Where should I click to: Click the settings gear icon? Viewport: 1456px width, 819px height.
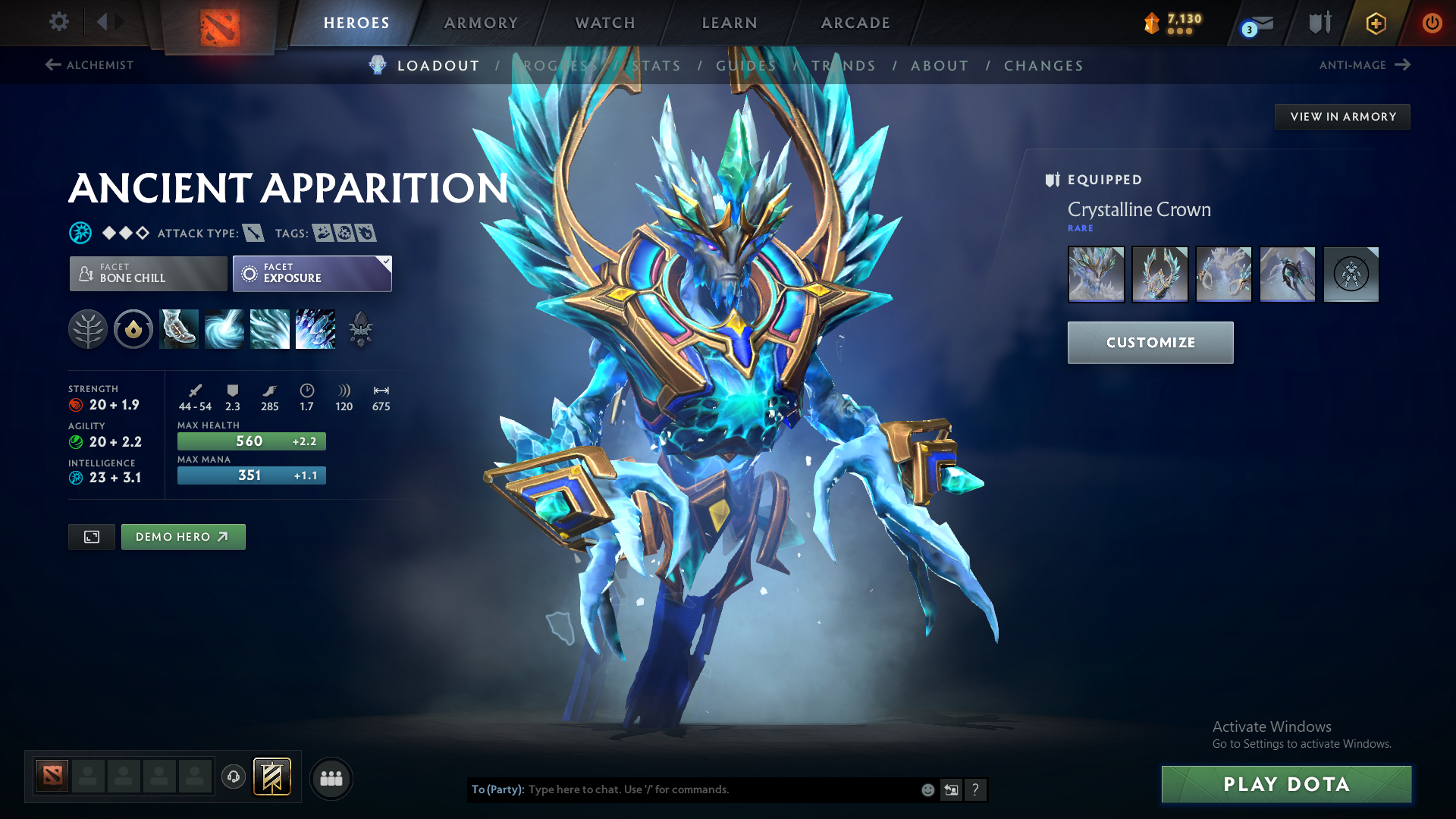click(58, 22)
